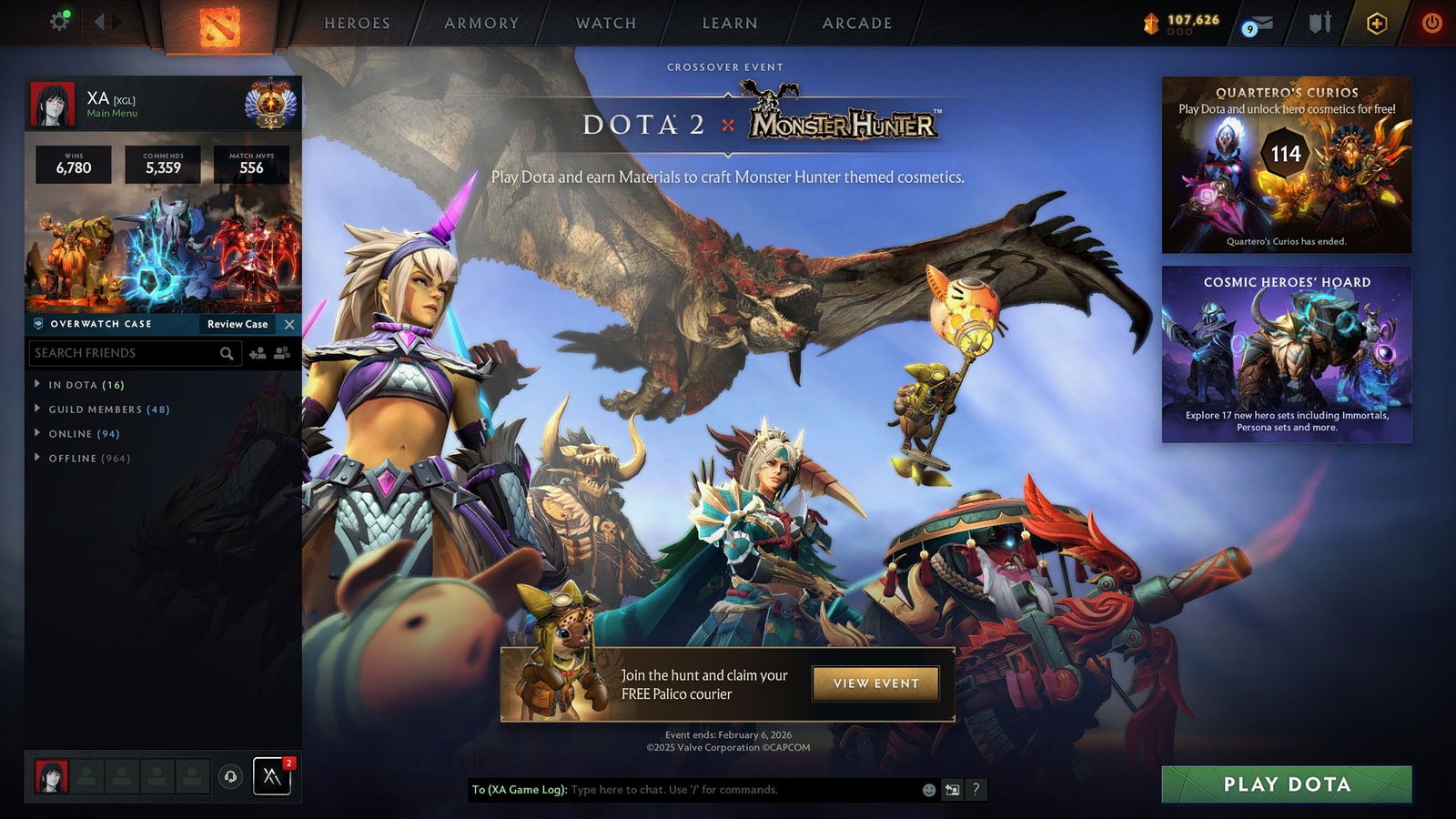Go to the Watch tab
The image size is (1456, 819).
(x=606, y=24)
